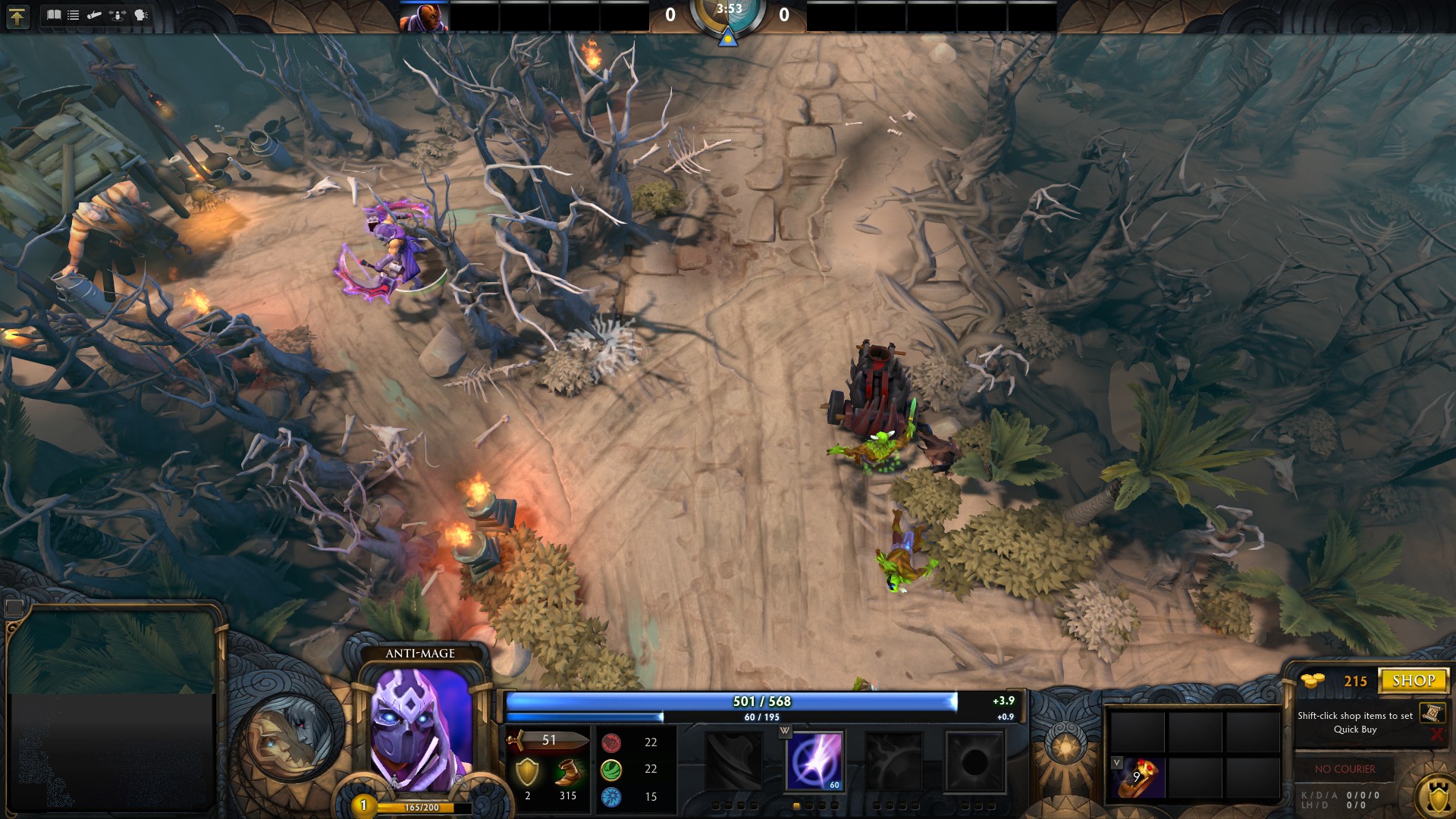Screen dimensions: 1456x819
Task: Activate the Blink ability icon
Action: click(814, 761)
